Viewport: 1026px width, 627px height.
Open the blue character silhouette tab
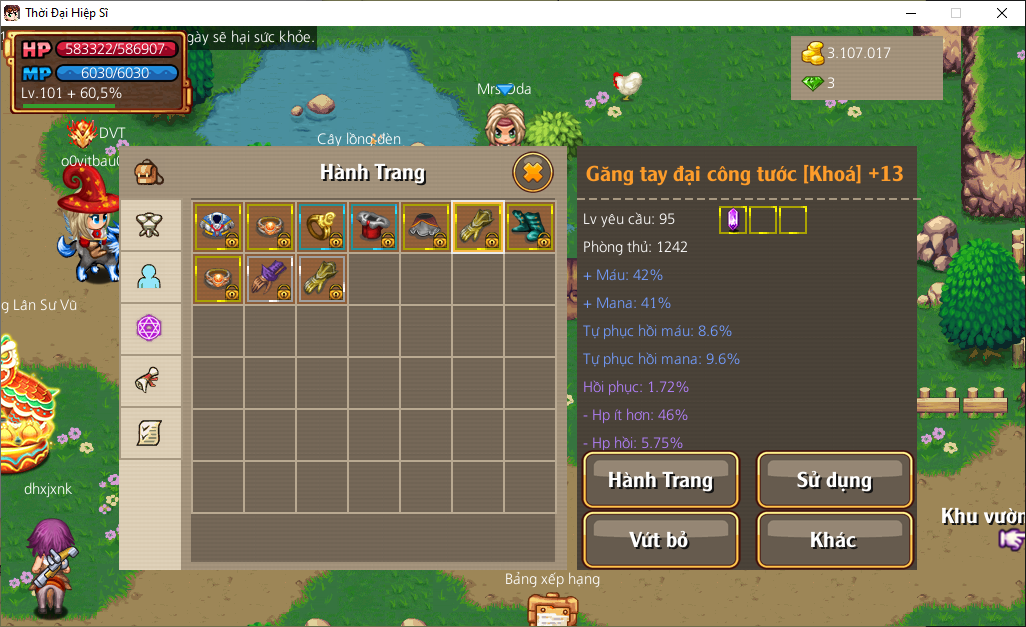[x=150, y=277]
